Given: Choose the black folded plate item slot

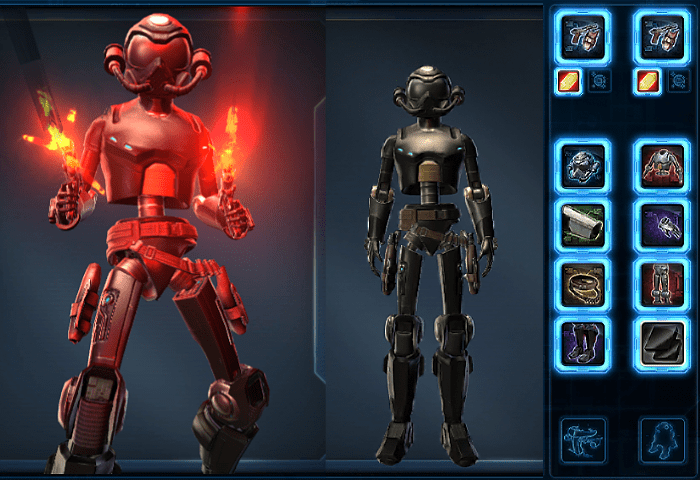Looking at the screenshot, I should click(662, 342).
